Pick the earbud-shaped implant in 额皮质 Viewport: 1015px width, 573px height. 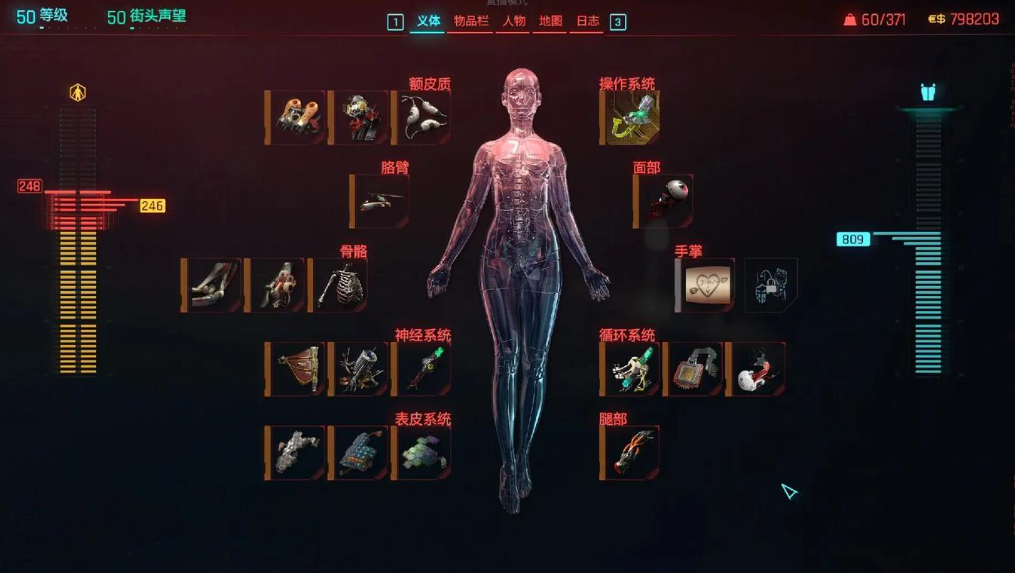coord(424,118)
